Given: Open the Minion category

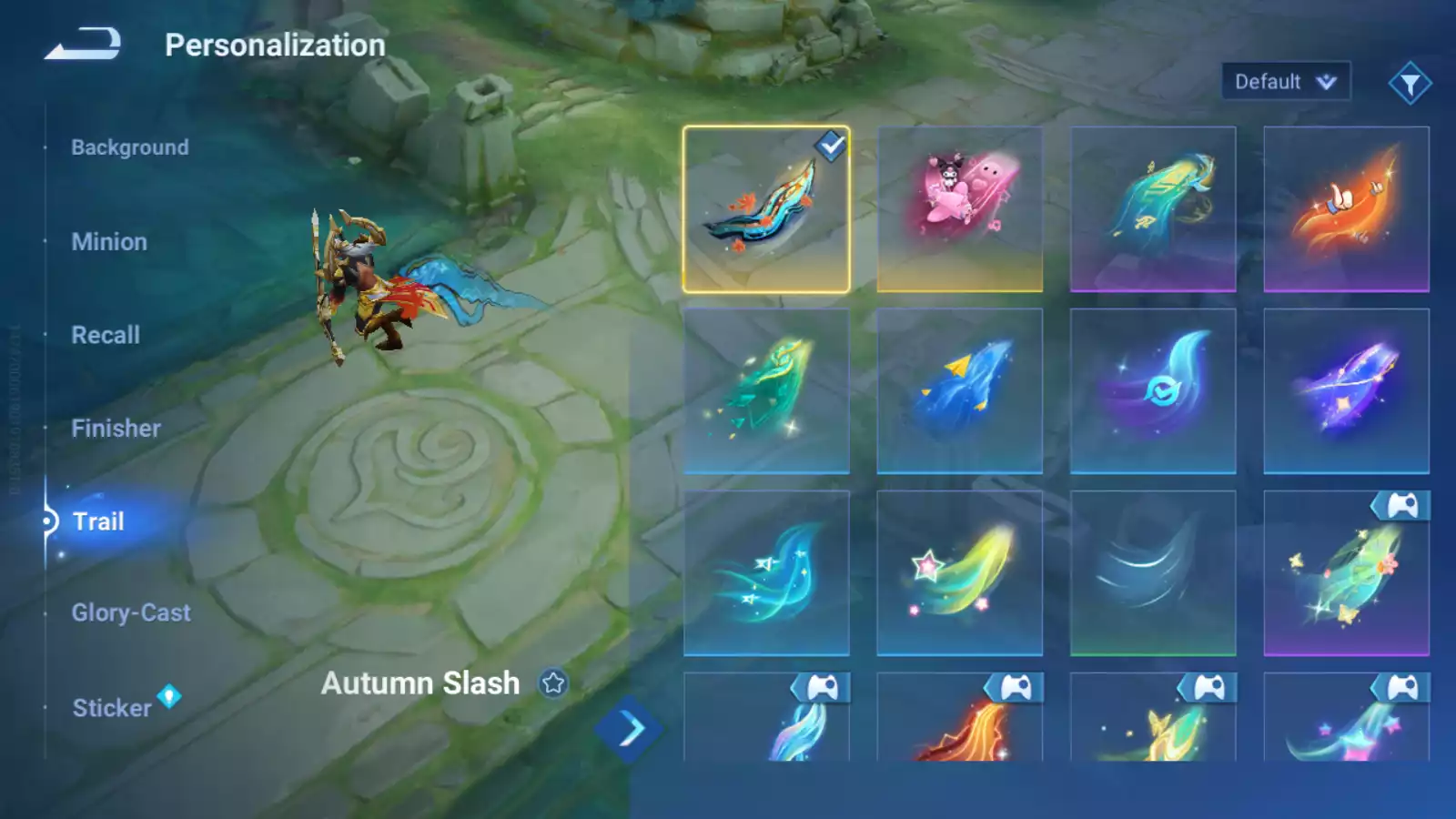Looking at the screenshot, I should coord(109,242).
